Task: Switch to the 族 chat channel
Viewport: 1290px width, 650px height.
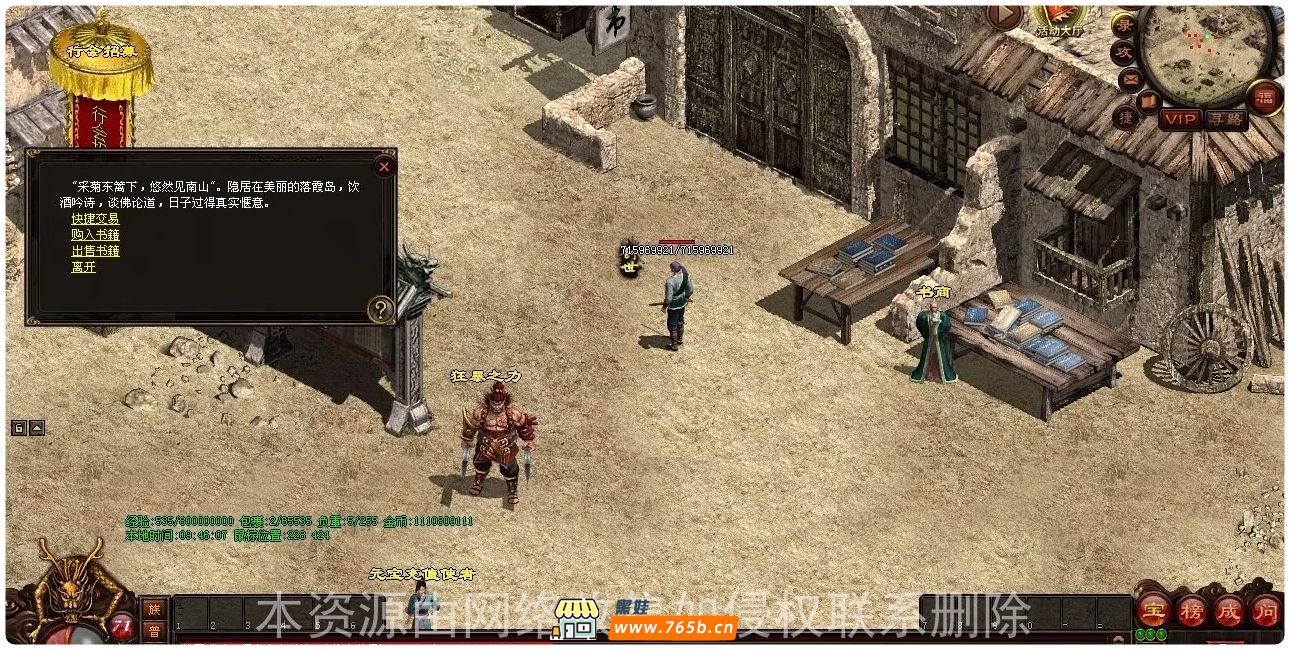Action: (x=153, y=608)
